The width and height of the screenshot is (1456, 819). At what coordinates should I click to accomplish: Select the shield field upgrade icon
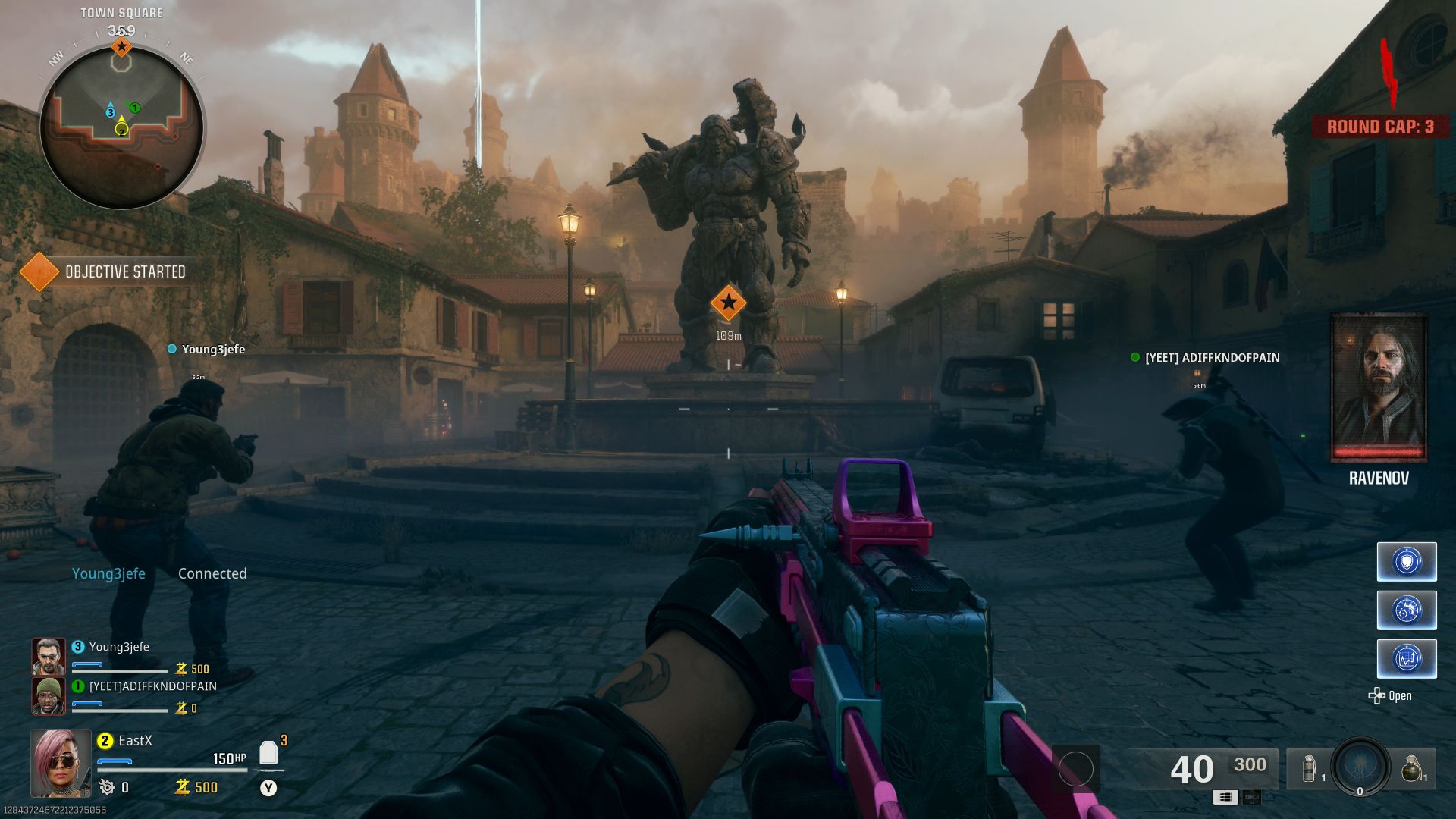tap(1407, 561)
